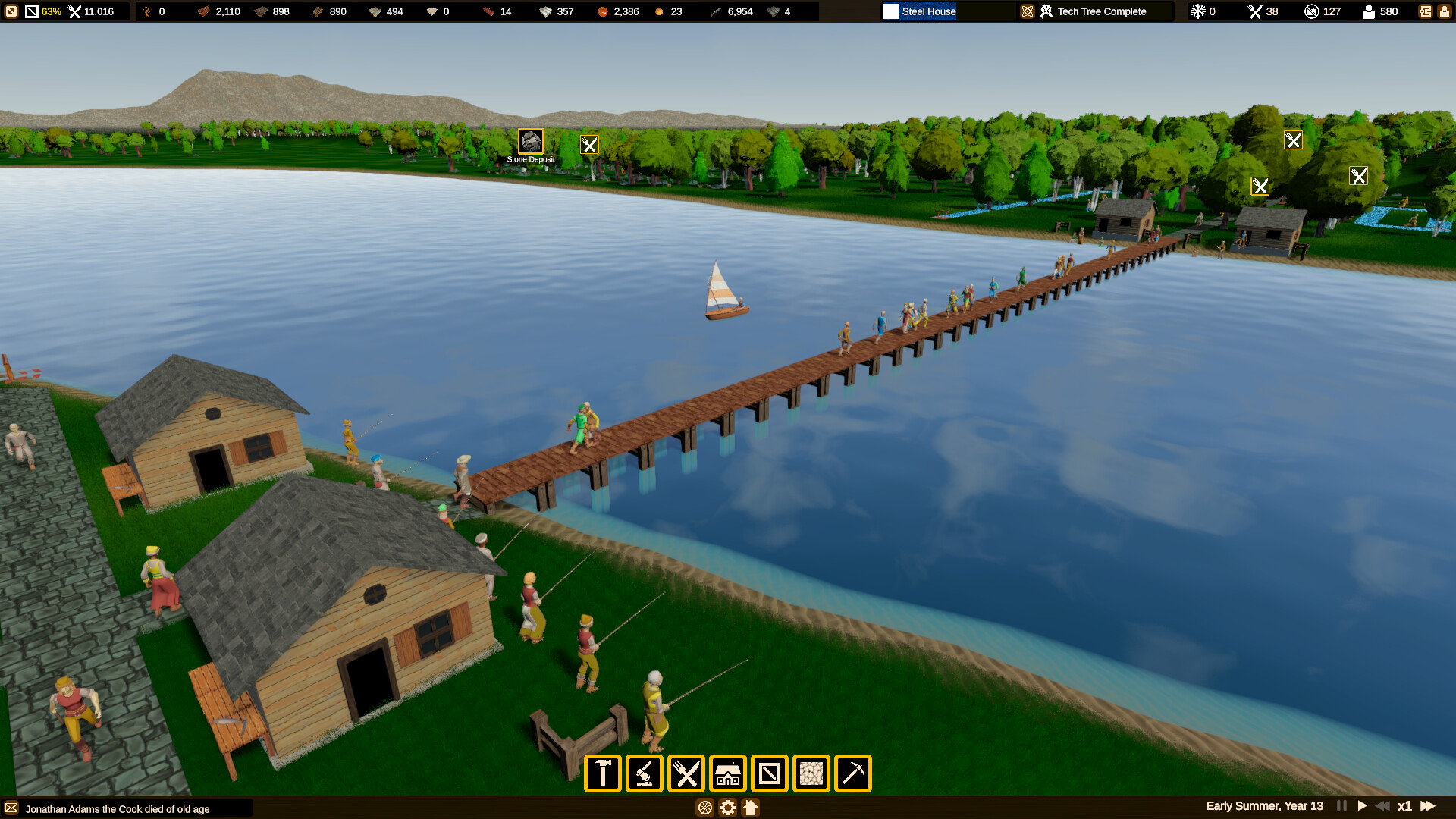Select the stone path building tool
Viewport: 1456px width, 819px height.
811,773
